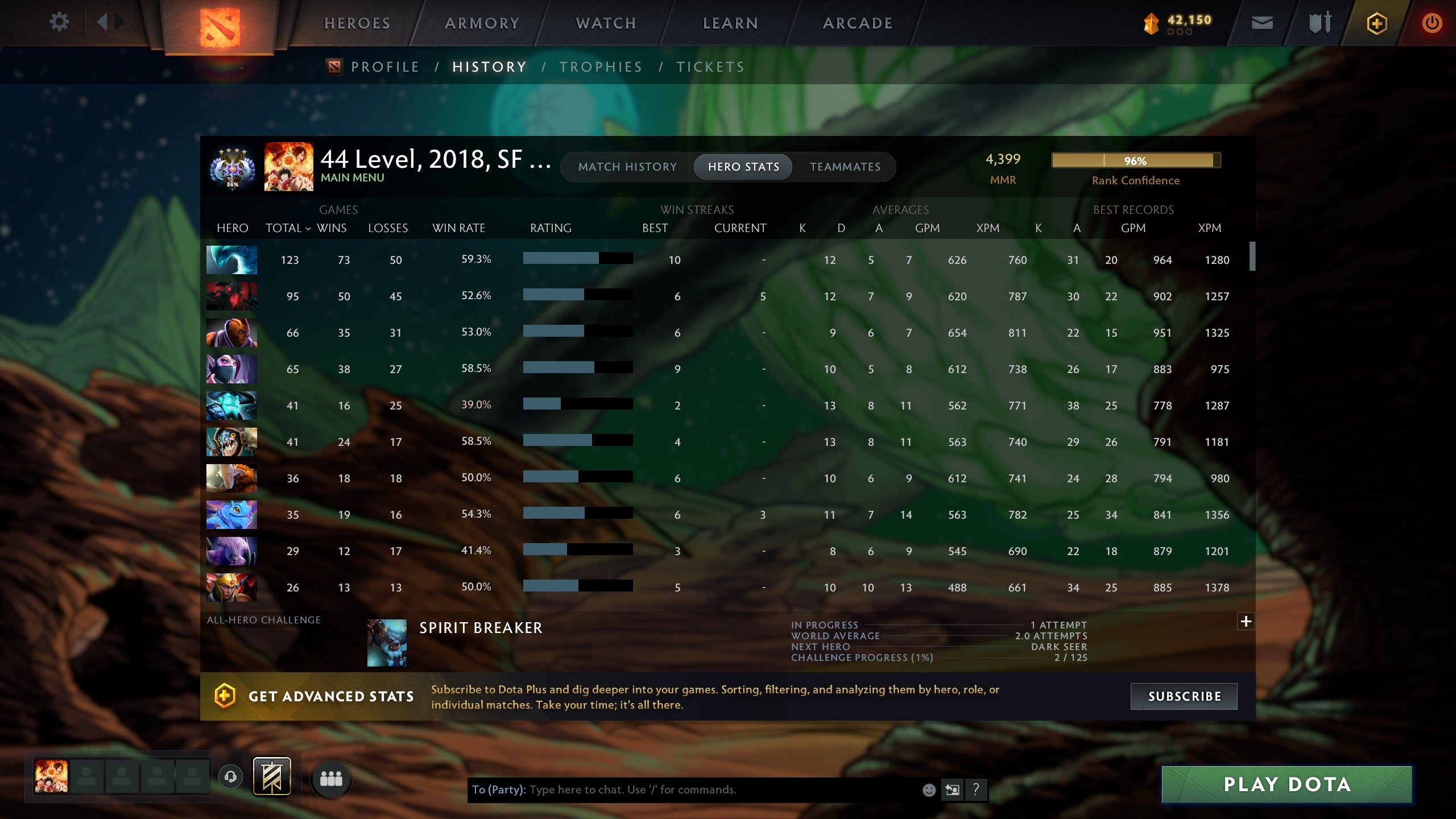
Task: Click the party chat input field
Action: [x=682, y=790]
